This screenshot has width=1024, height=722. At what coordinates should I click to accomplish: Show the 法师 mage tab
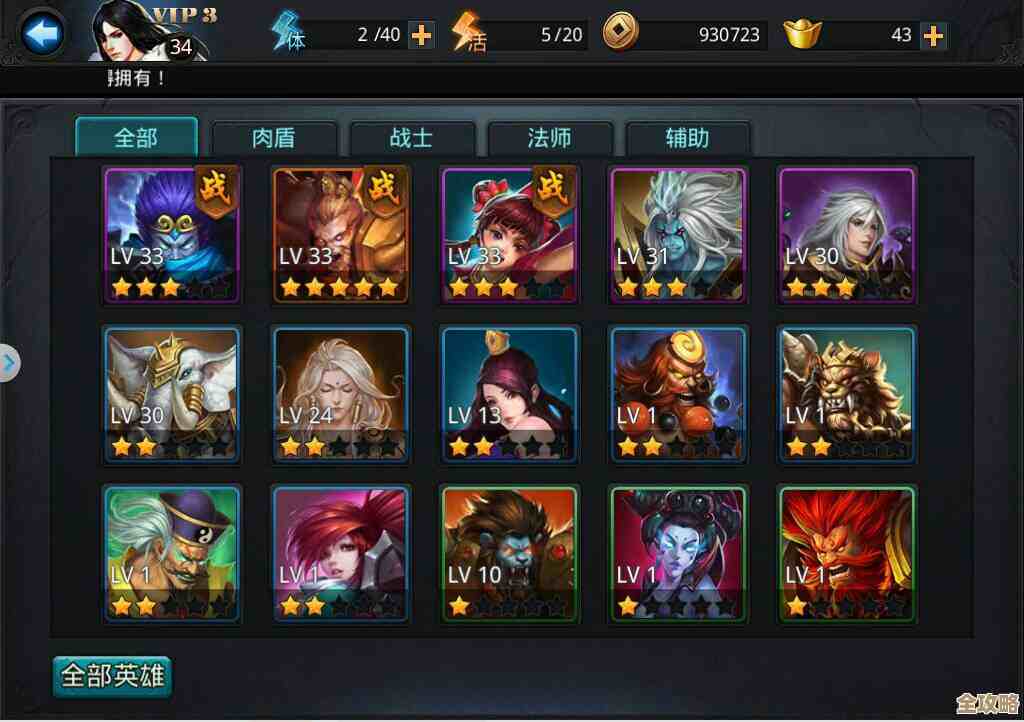pyautogui.click(x=549, y=138)
